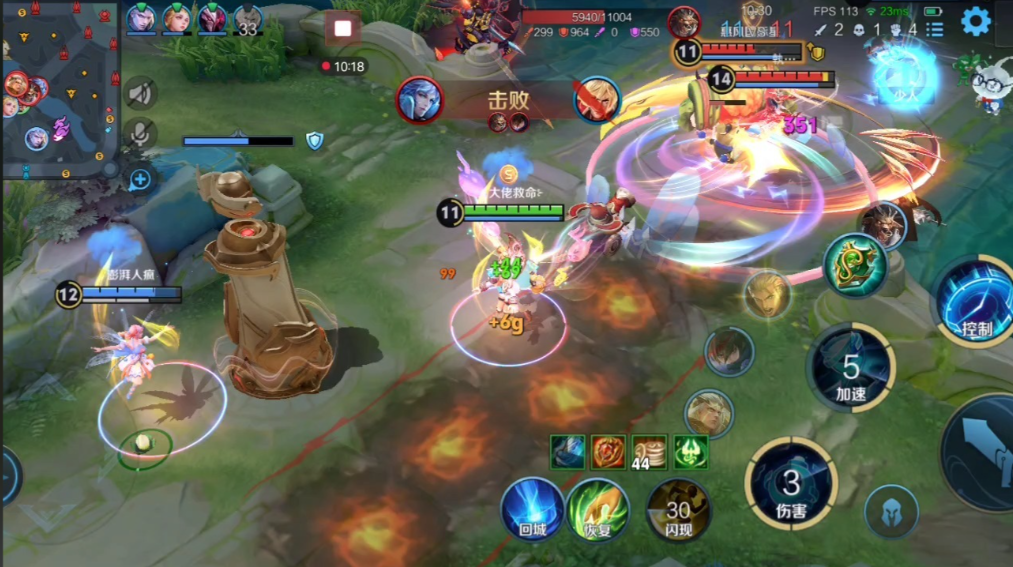Image resolution: width=1013 pixels, height=567 pixels.
Task: Activate the 回城 recall skill
Action: tap(531, 508)
